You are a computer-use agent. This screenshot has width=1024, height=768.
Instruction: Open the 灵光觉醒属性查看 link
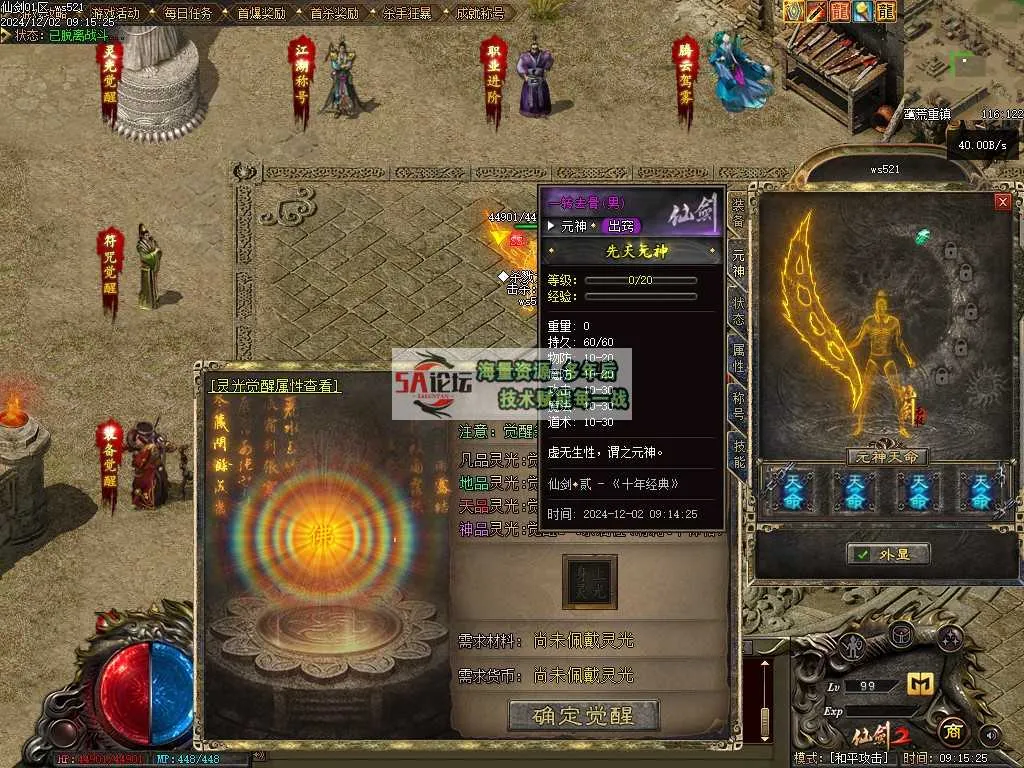click(274, 385)
